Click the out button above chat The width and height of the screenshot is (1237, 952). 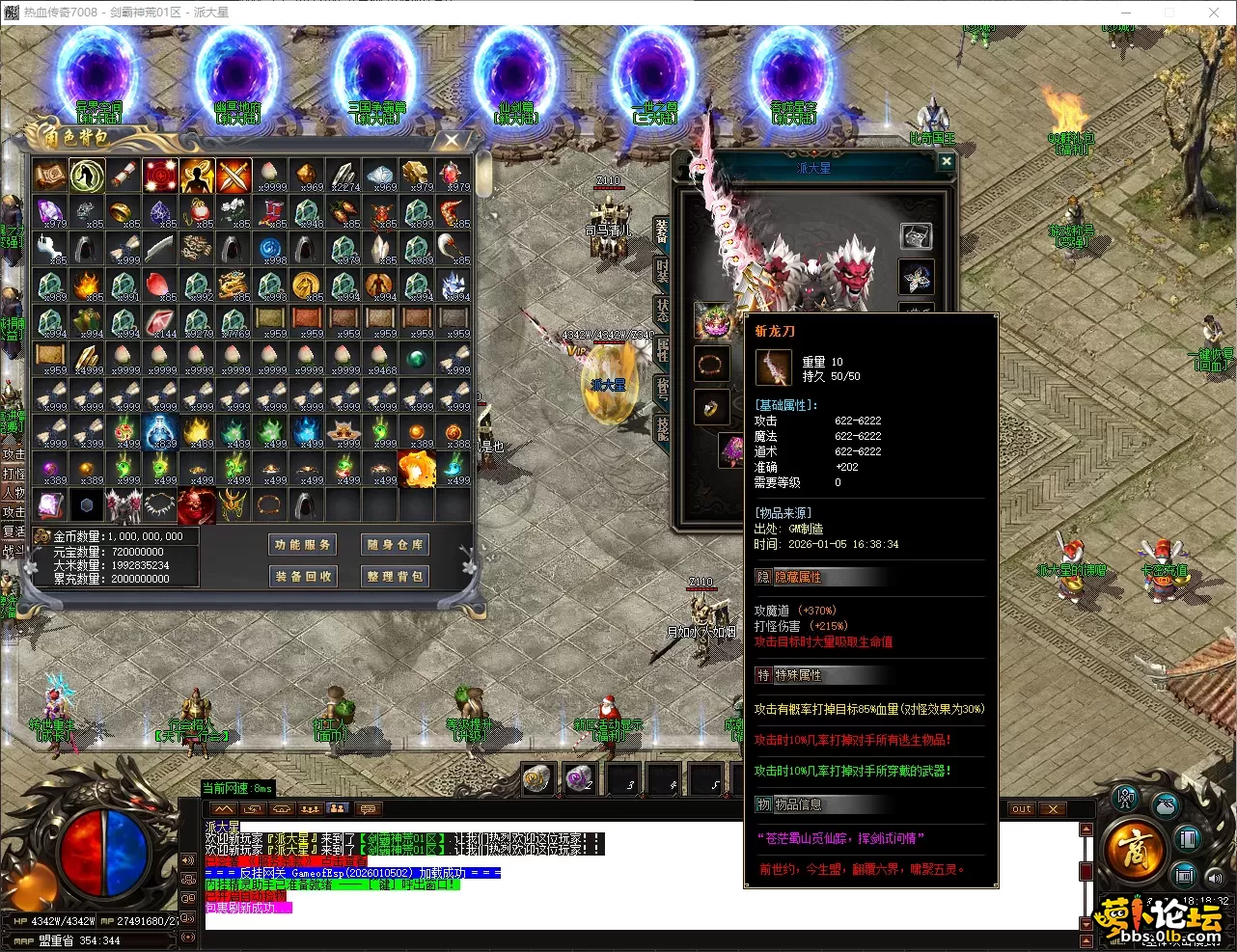1022,809
